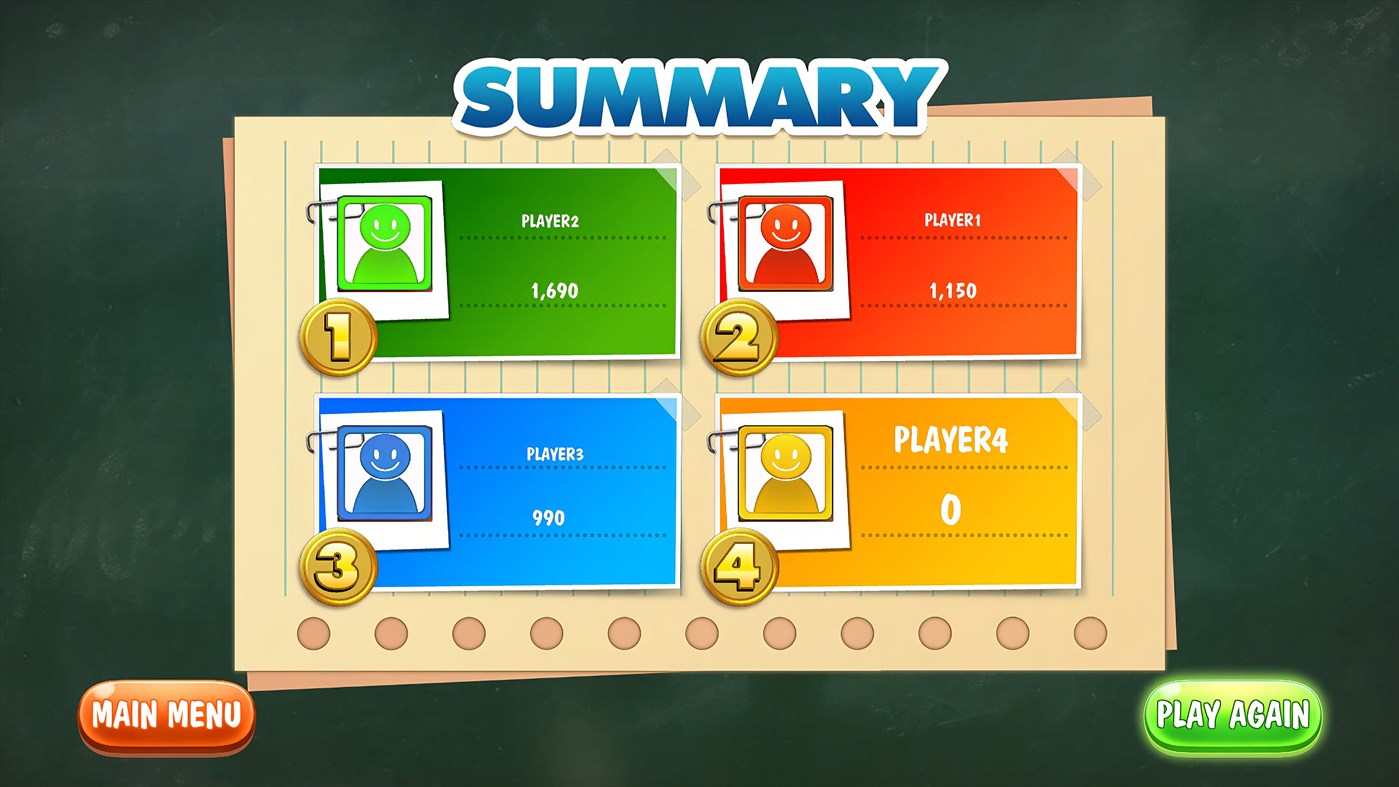This screenshot has height=787, width=1399.
Task: Select the rank 4 medal coin
Action: click(x=738, y=565)
